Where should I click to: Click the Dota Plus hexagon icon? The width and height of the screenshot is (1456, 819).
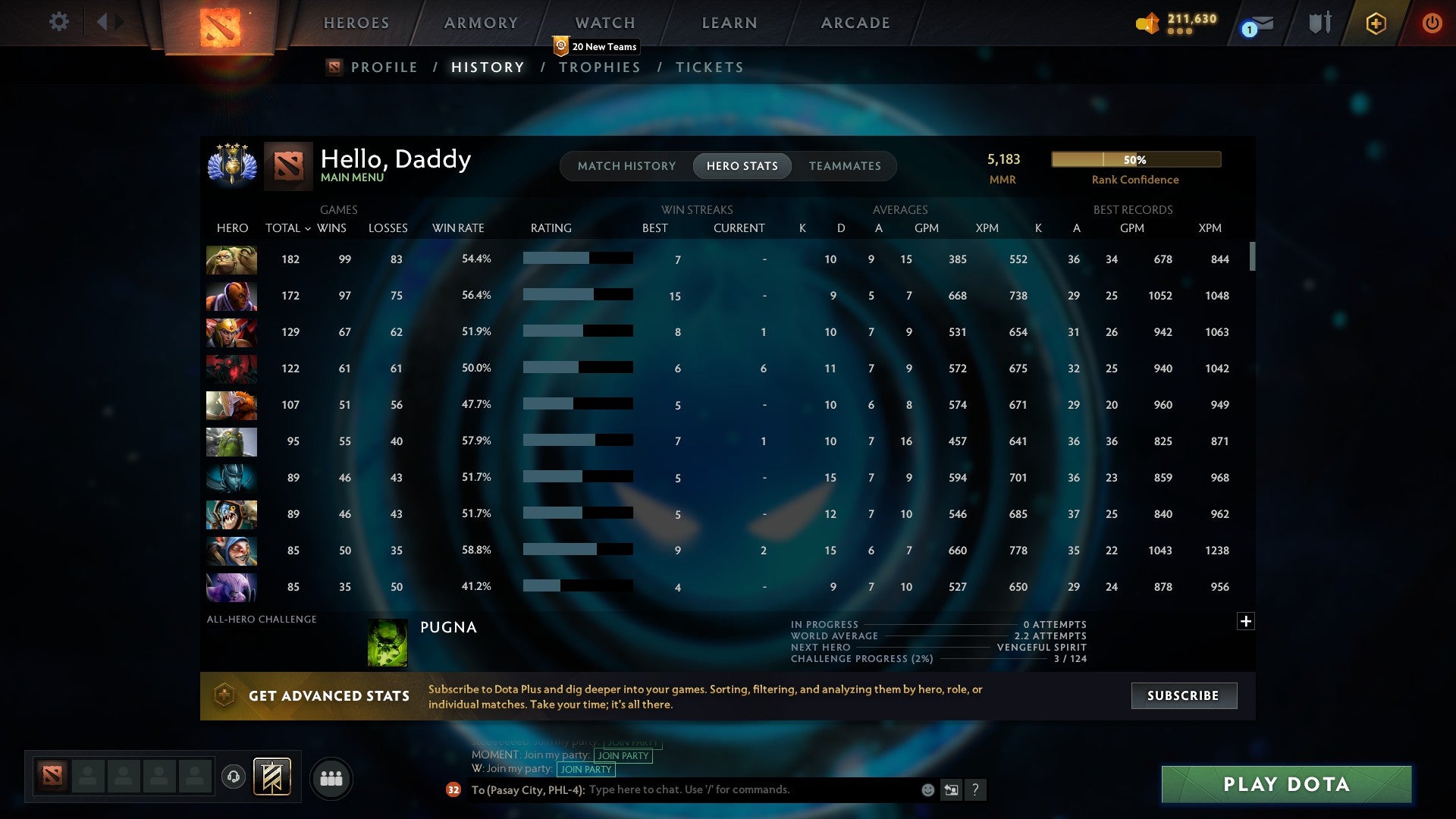(x=1376, y=24)
